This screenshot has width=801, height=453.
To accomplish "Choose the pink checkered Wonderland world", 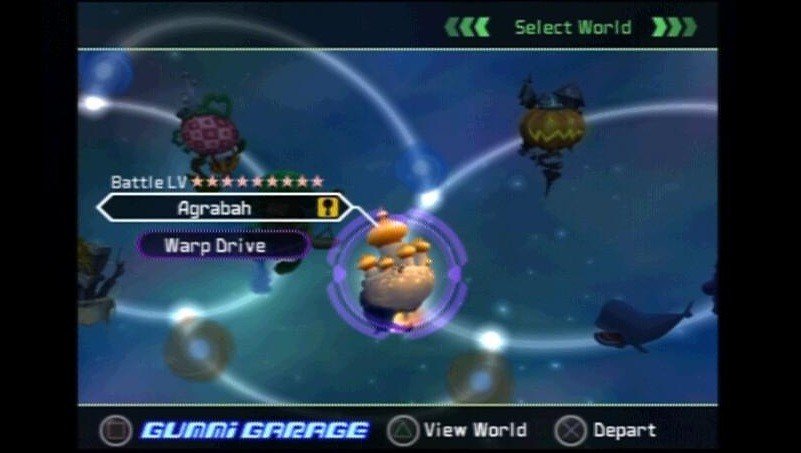I will point(207,131).
